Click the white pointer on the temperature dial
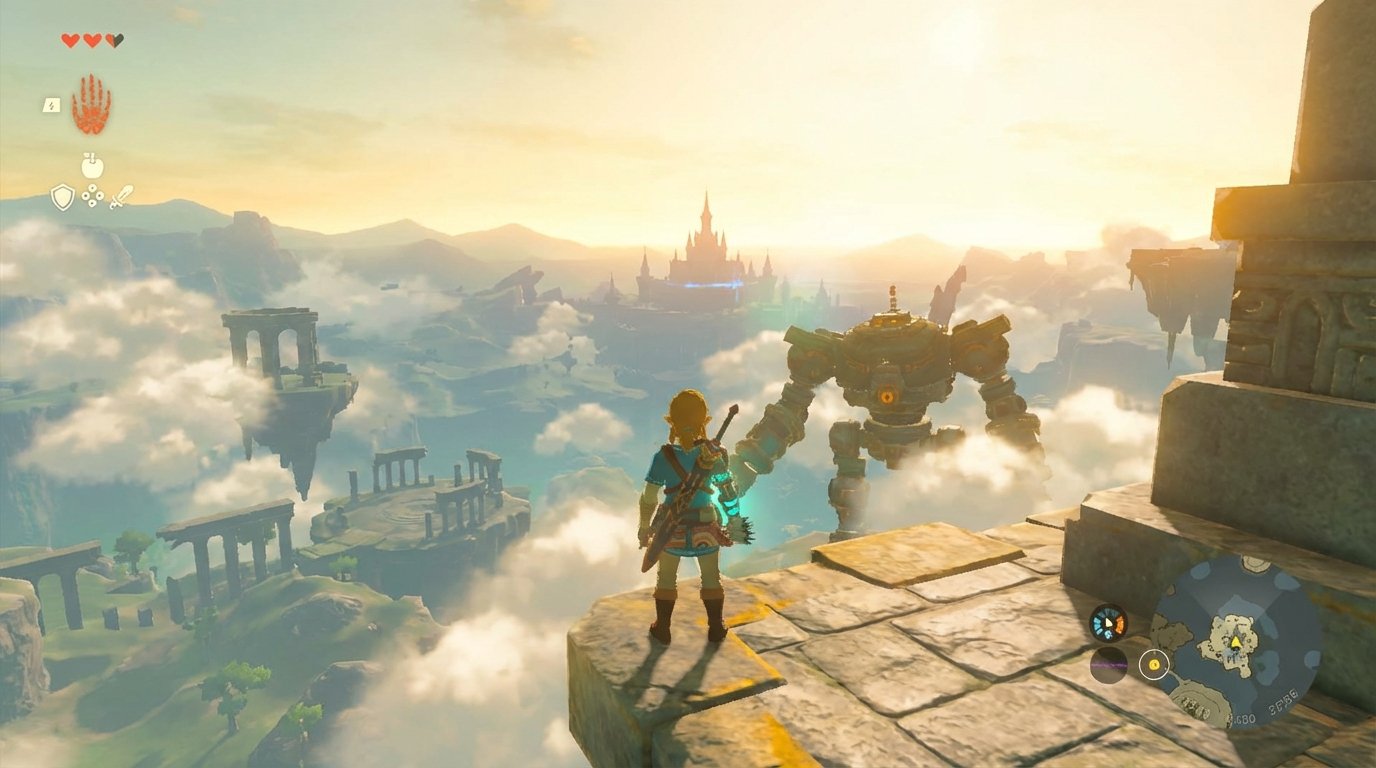Screen dimensions: 1376x768 [x=1108, y=623]
